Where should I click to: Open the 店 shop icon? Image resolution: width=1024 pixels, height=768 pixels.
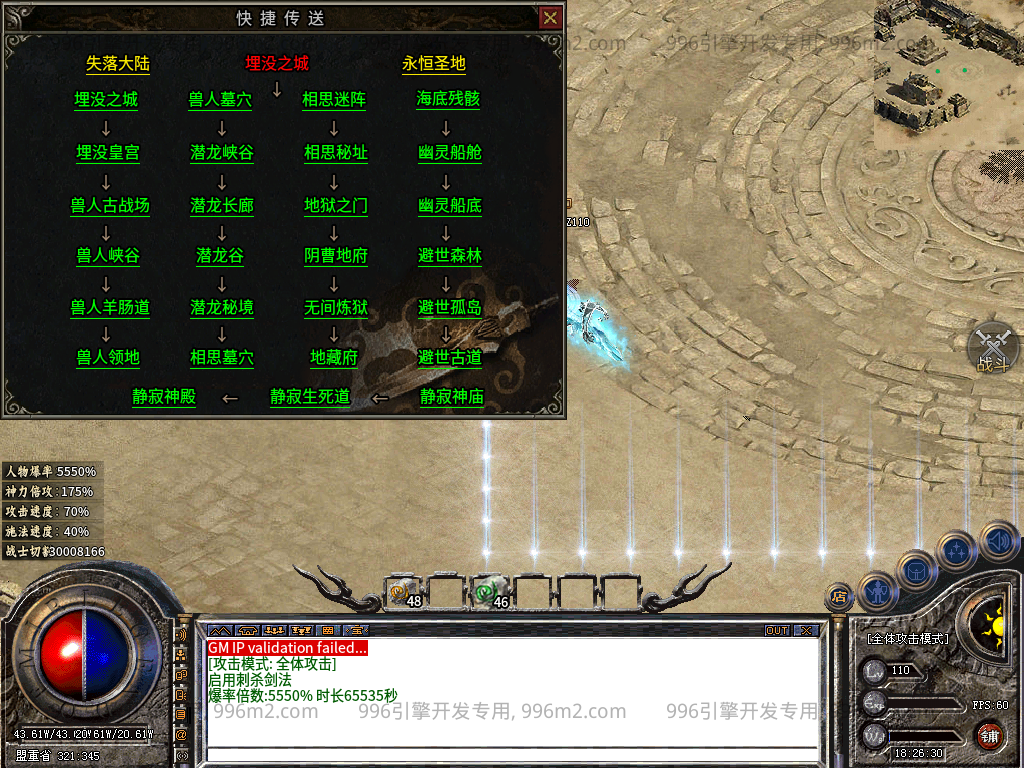pyautogui.click(x=838, y=597)
